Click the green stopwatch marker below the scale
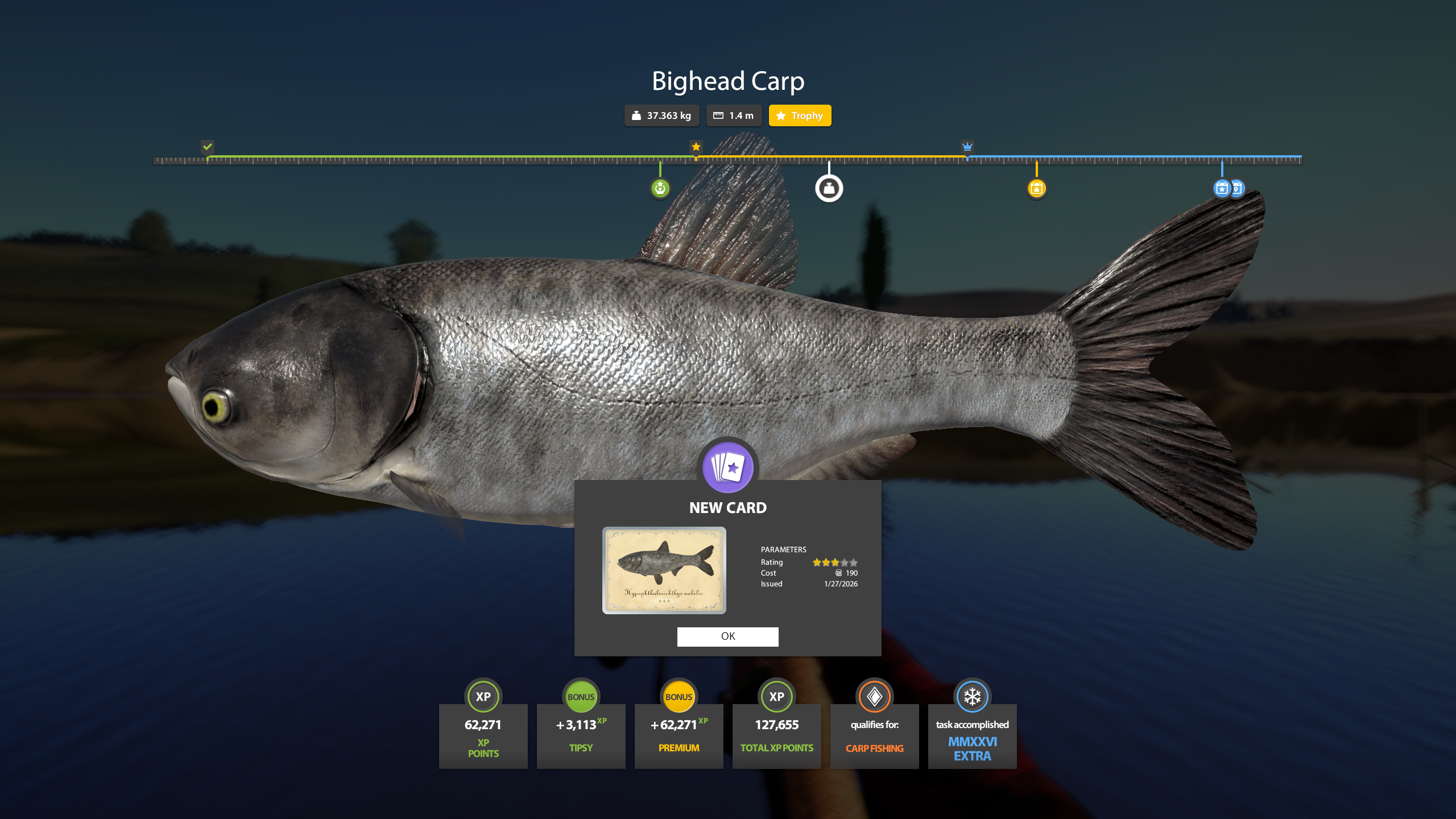 coord(659,188)
